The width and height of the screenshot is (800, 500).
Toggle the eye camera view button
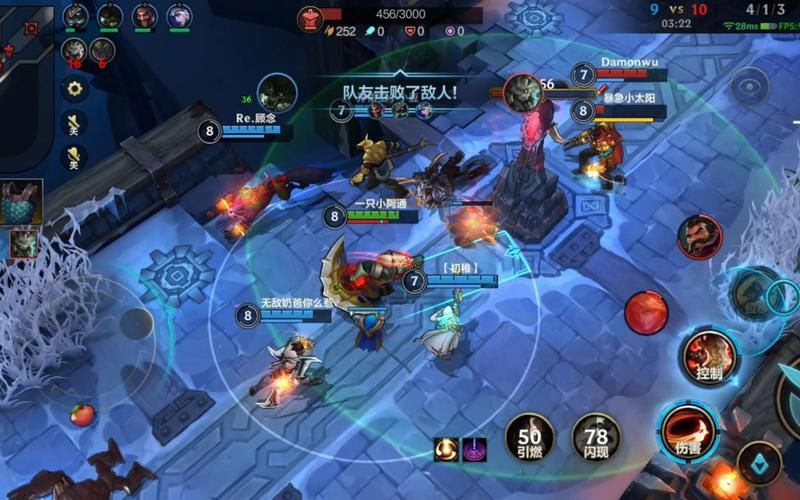click(x=749, y=86)
